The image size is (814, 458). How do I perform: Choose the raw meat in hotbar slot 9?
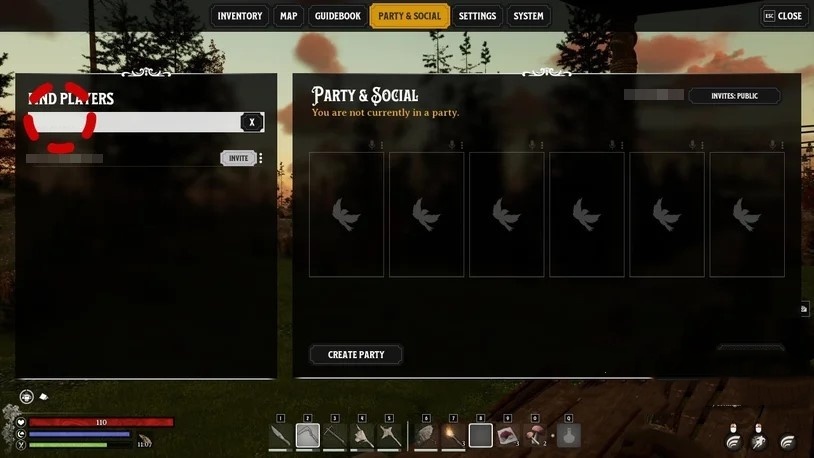click(x=508, y=435)
